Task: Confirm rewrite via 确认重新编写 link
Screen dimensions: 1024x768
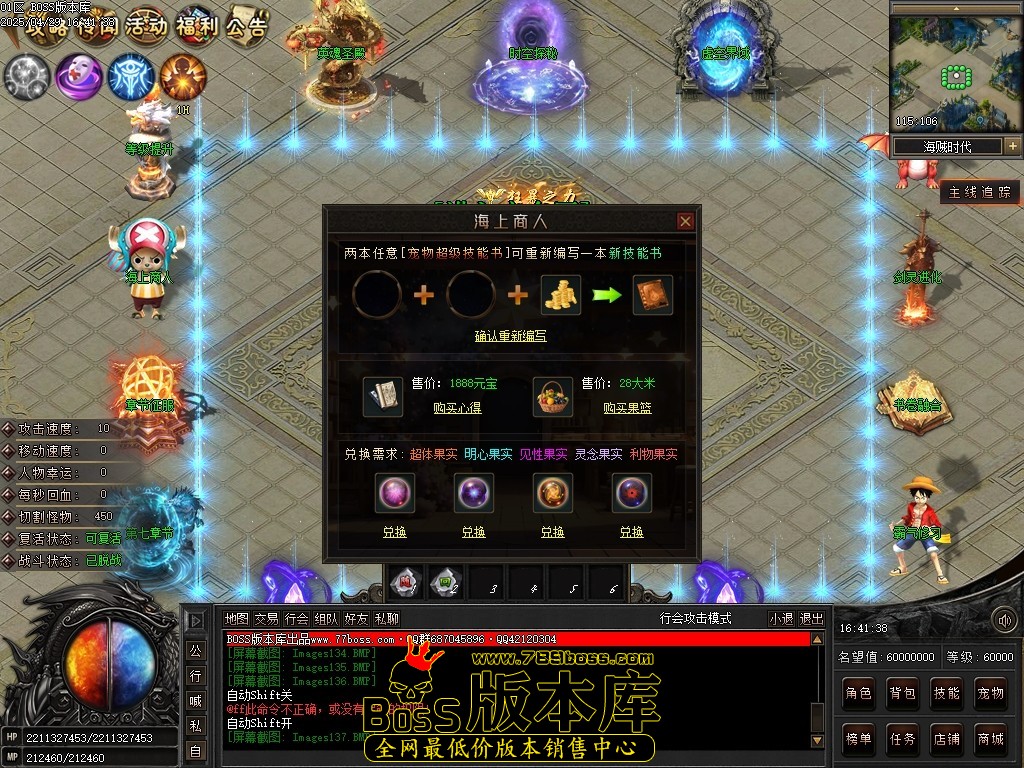Action: (x=510, y=336)
